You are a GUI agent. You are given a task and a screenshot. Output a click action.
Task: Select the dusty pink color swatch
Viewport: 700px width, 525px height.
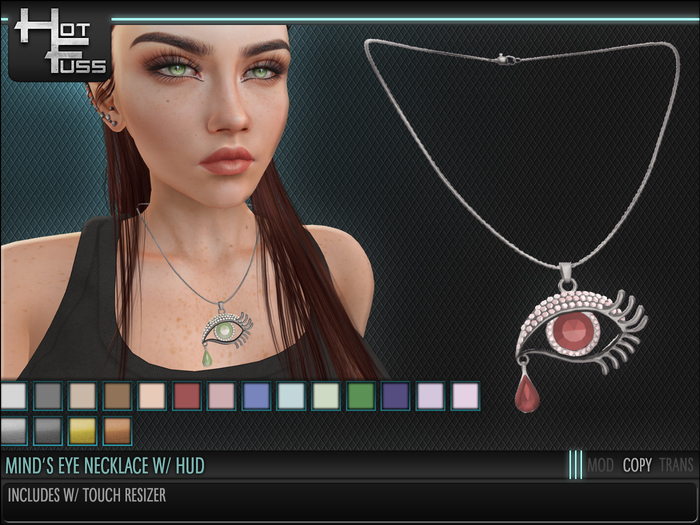coord(221,396)
